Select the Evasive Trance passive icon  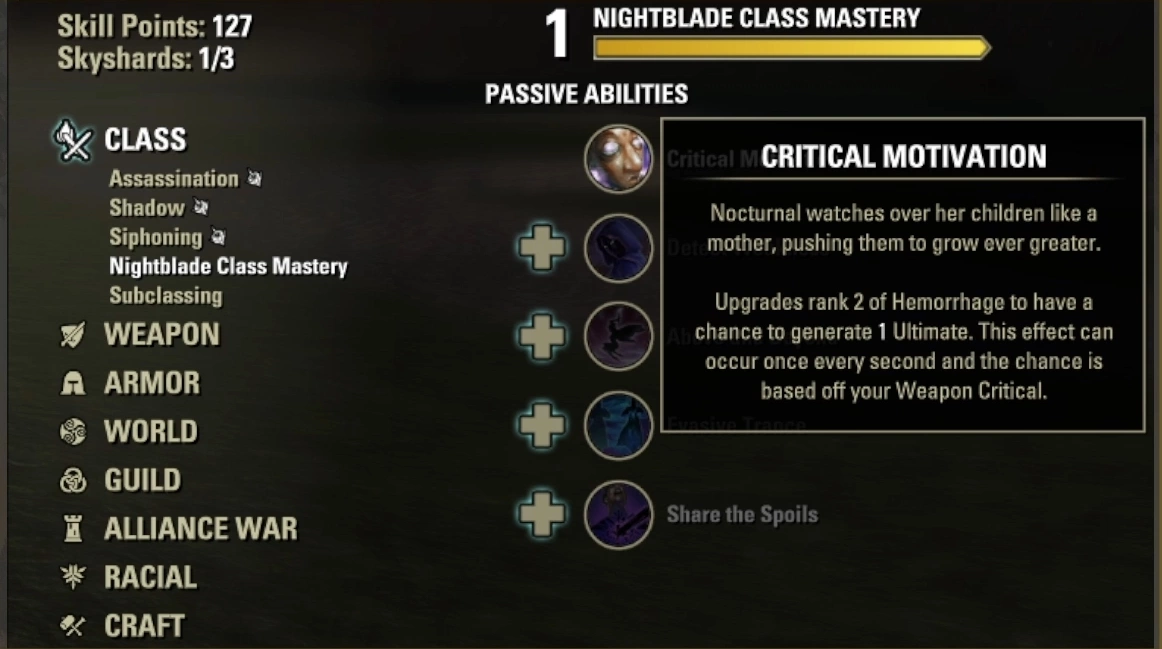[618, 426]
